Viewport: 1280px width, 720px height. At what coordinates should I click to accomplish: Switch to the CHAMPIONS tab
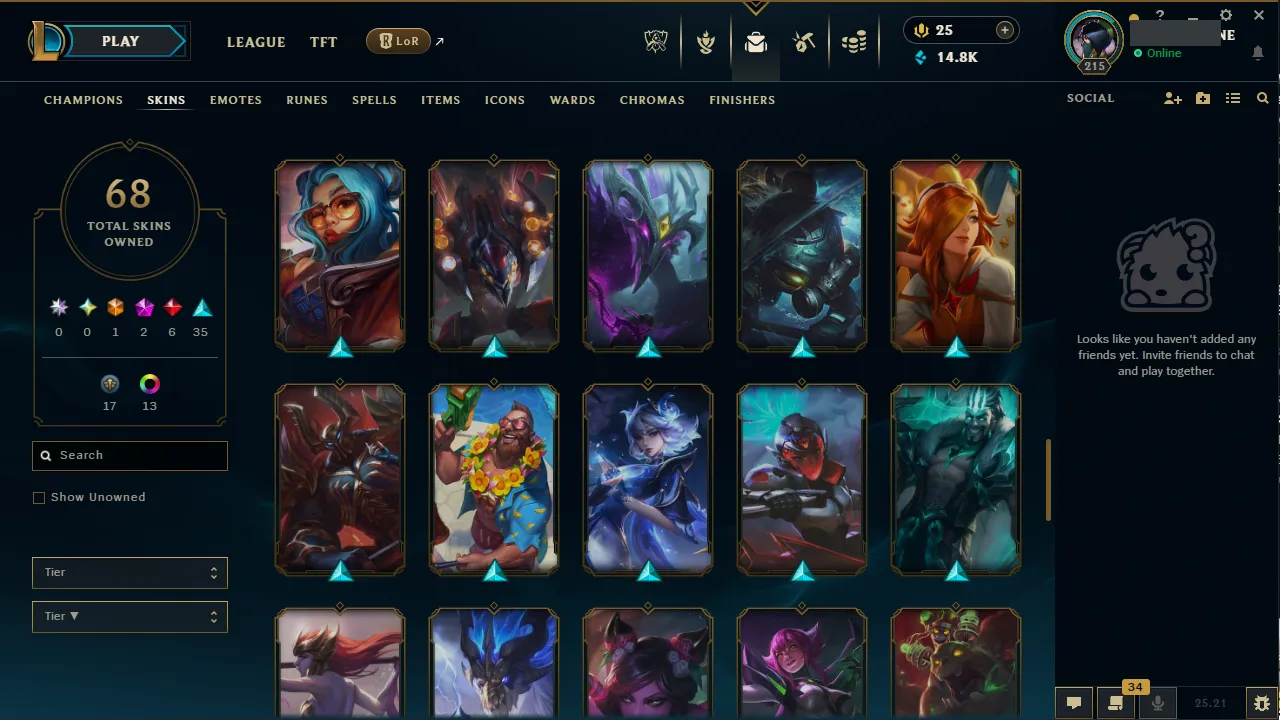click(x=83, y=100)
